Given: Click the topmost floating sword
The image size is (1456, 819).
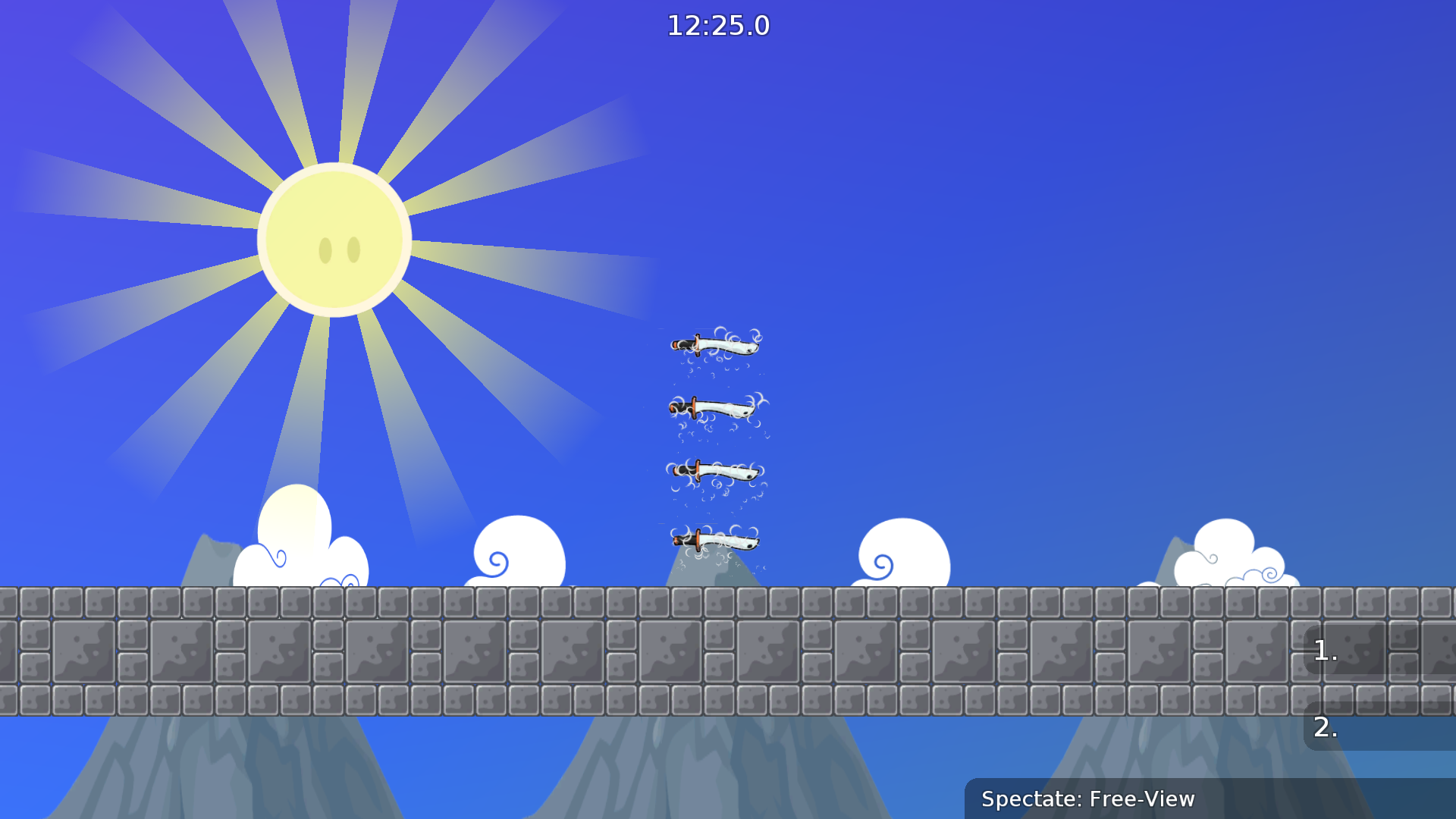Looking at the screenshot, I should (x=717, y=347).
